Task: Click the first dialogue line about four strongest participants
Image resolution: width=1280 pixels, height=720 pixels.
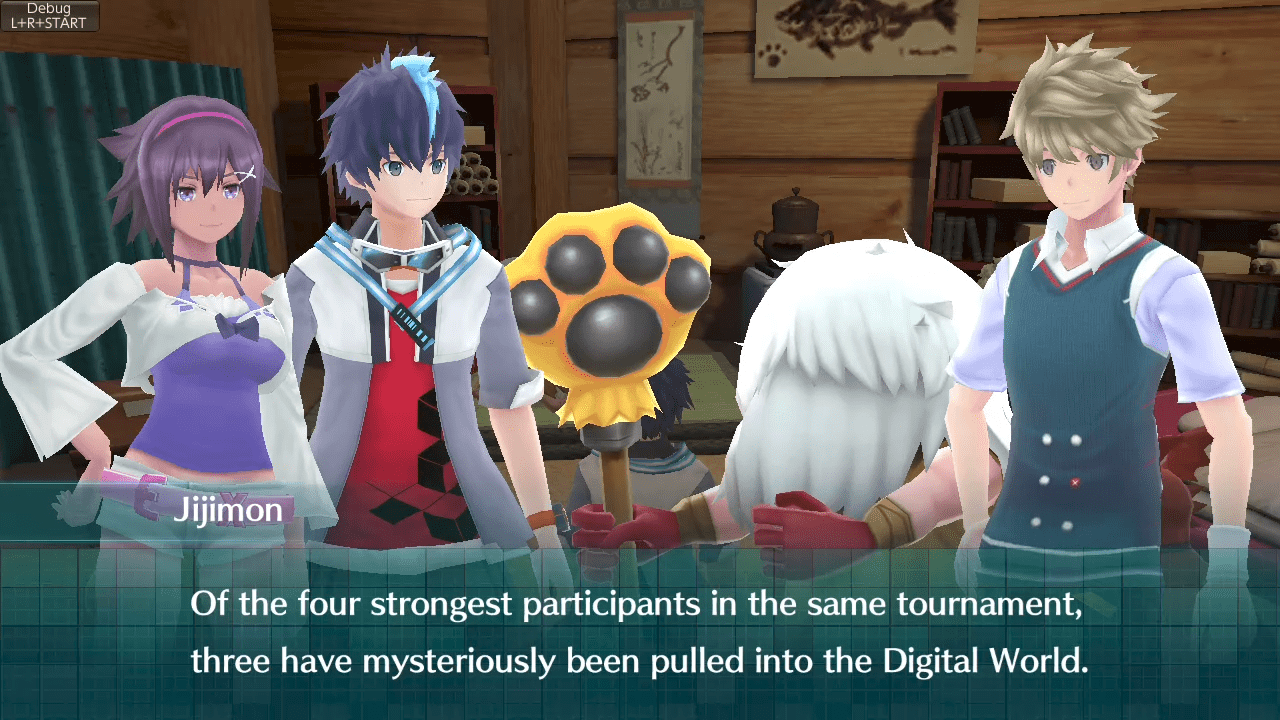Action: [x=640, y=604]
